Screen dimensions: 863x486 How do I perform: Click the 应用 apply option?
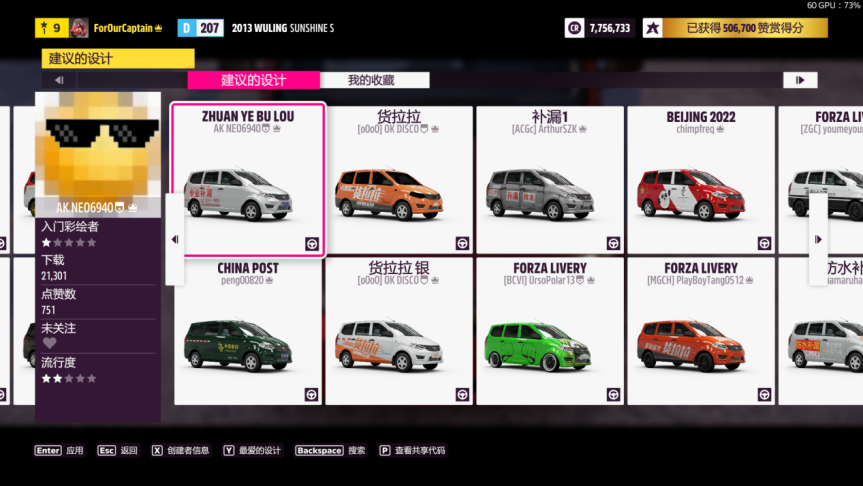[x=60, y=451]
